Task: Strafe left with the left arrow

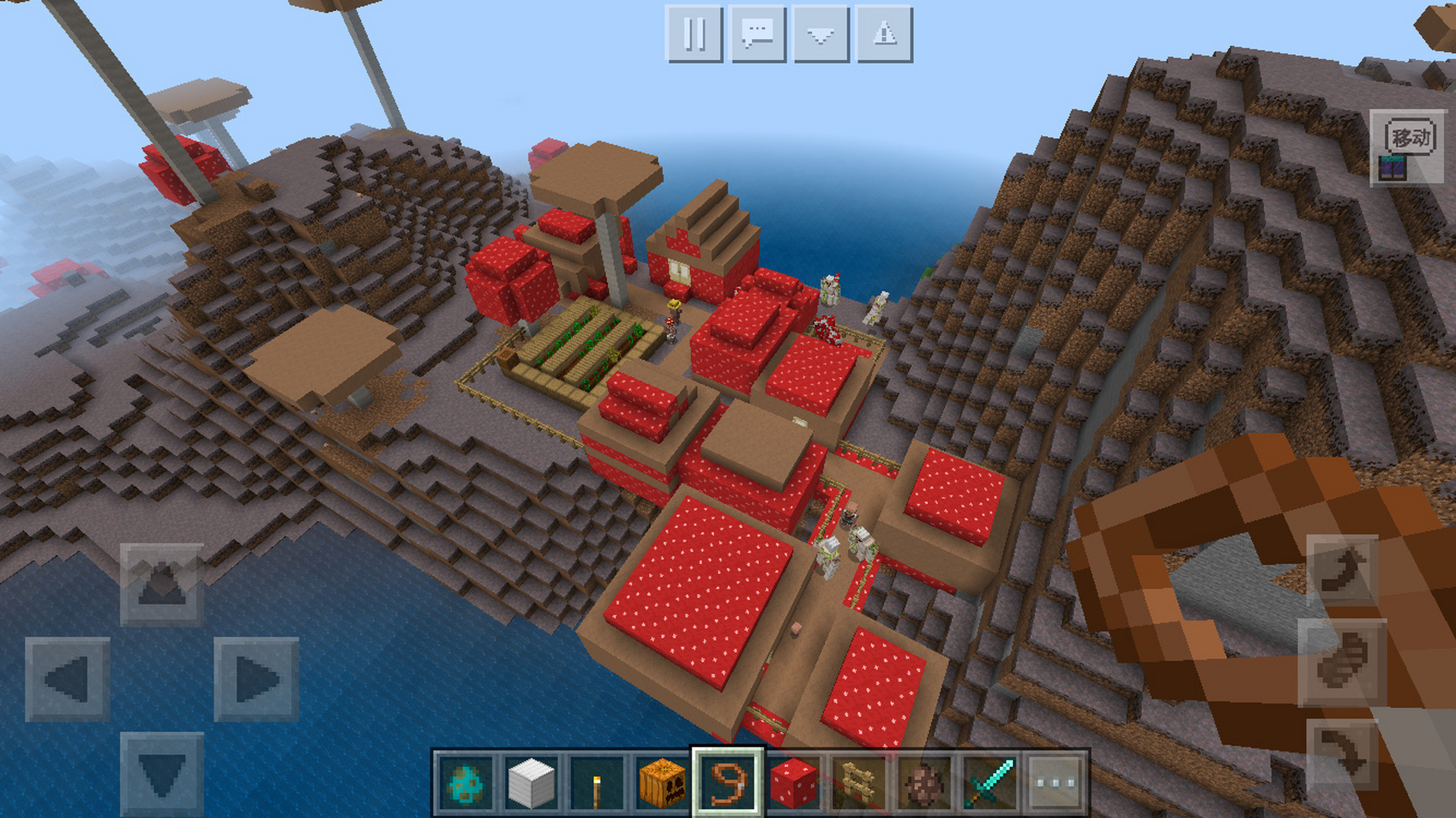Action: tap(67, 679)
